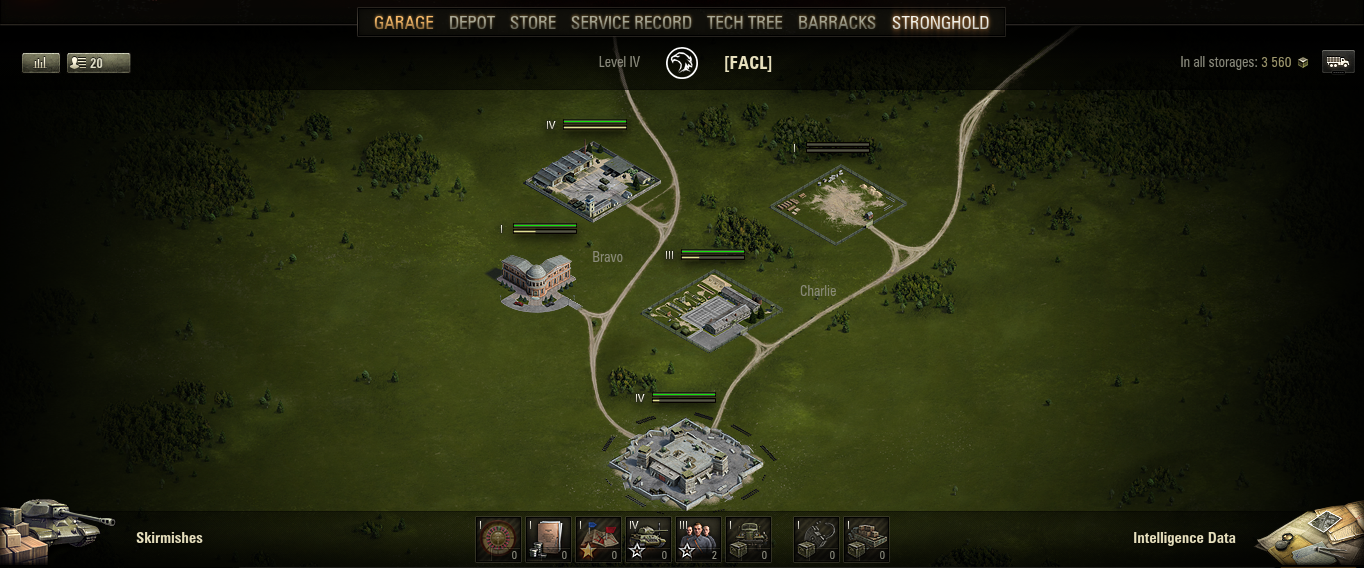Screen dimensions: 1364x568
Task: Pick the crew soldiers reserve slot
Action: [698, 540]
